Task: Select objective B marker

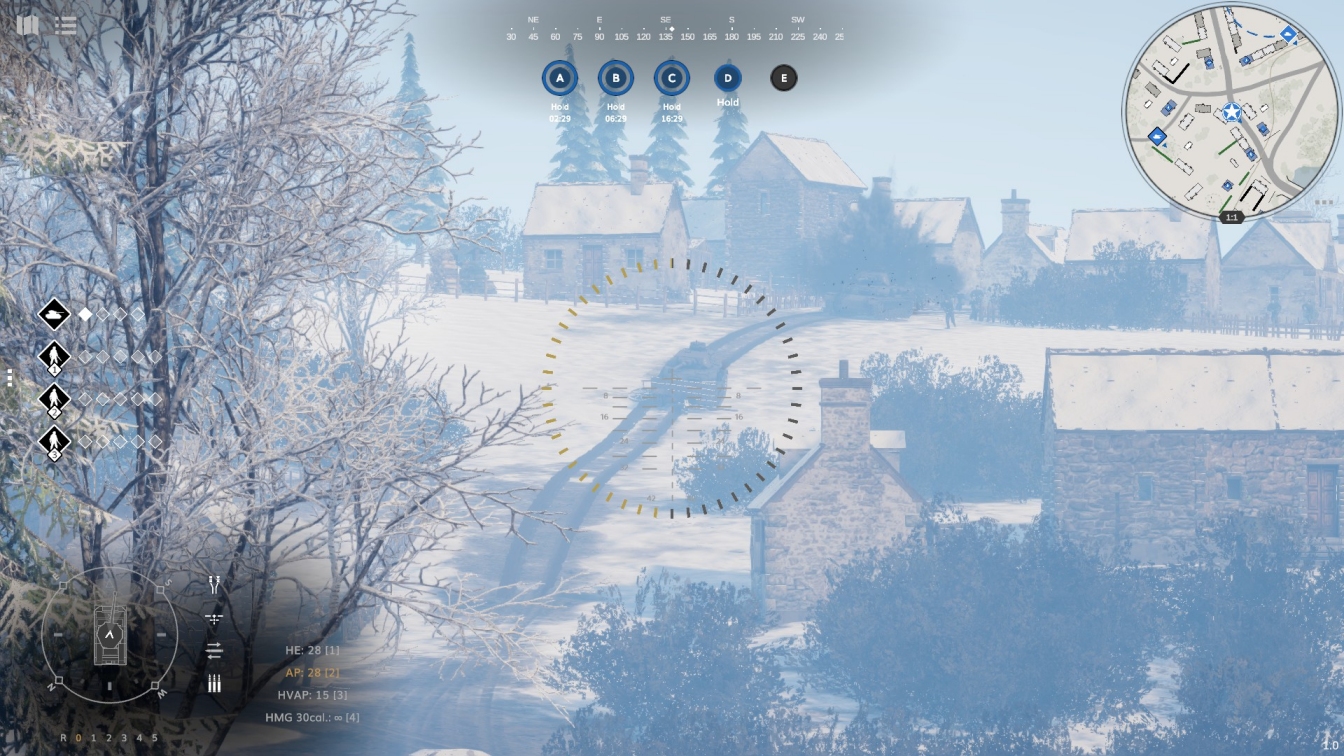Action: [615, 78]
